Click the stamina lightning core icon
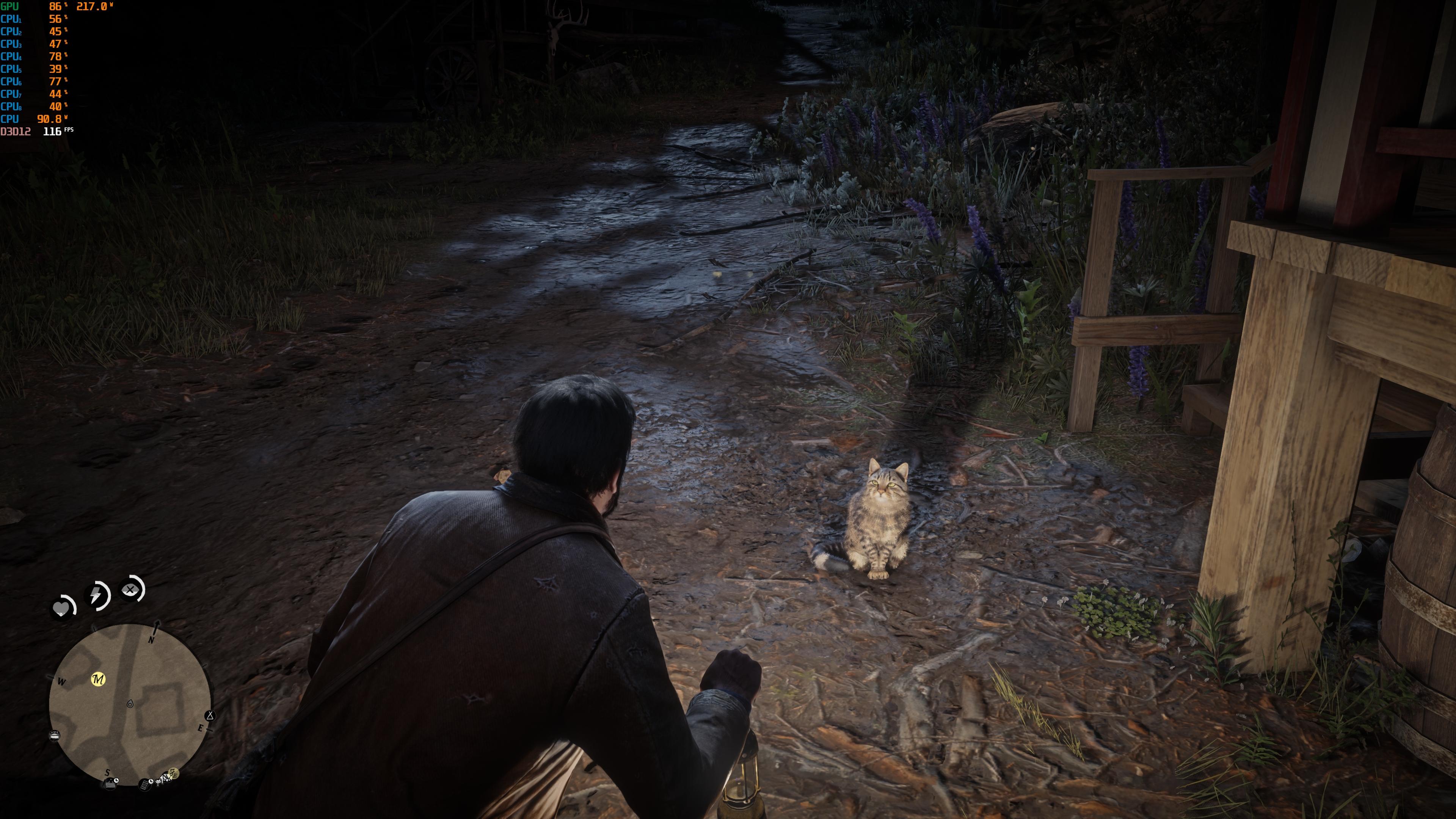Screen dimensions: 1456x819 (96, 595)
